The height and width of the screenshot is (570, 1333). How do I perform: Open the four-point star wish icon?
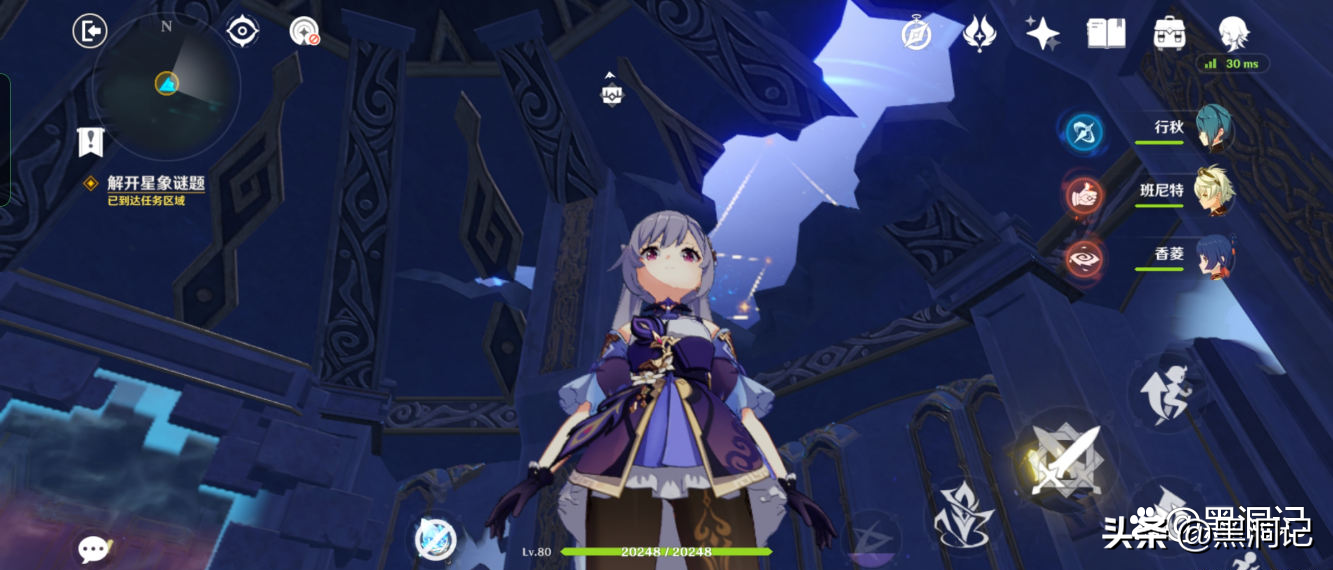[1042, 34]
